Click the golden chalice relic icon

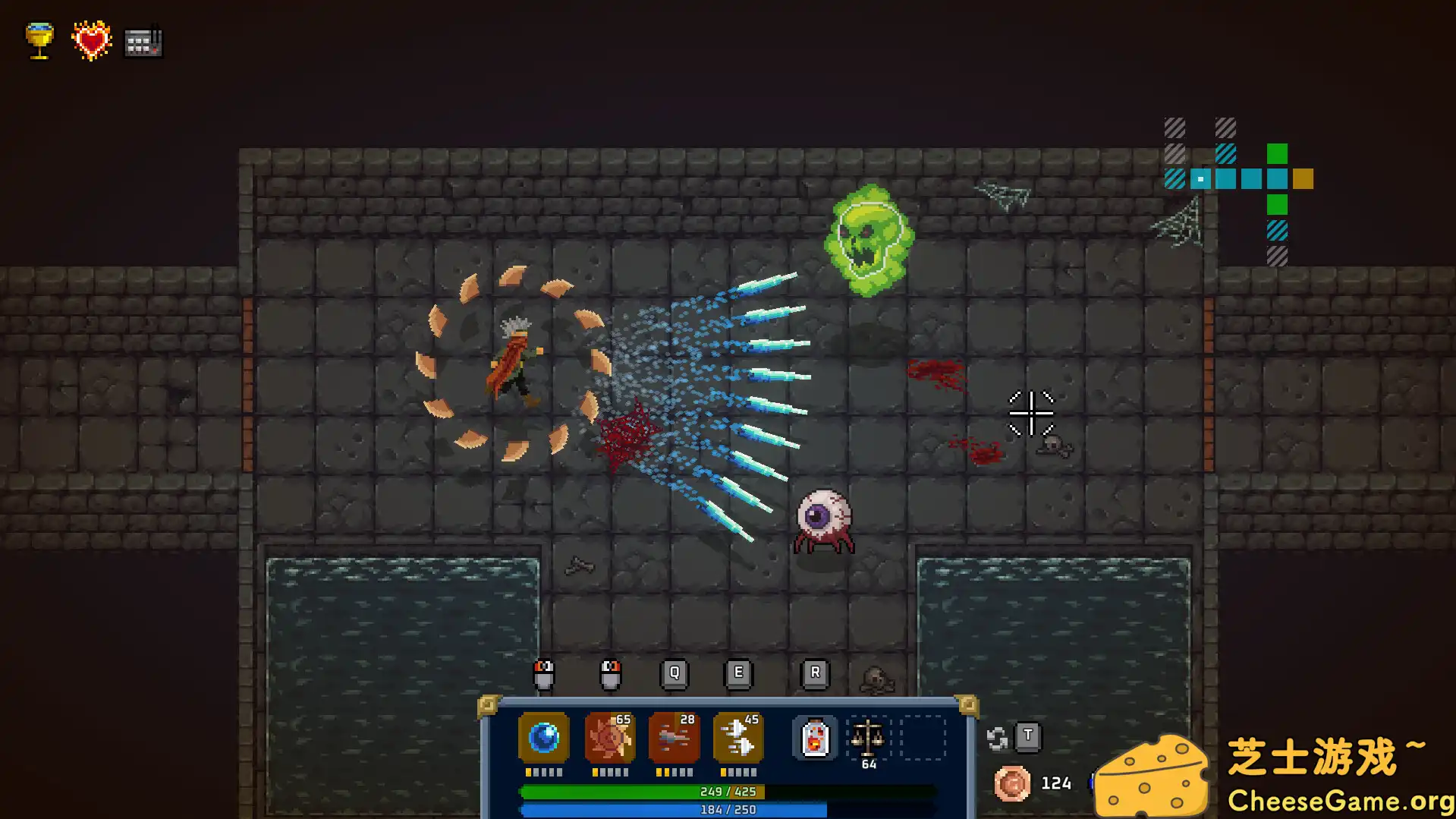tap(39, 40)
